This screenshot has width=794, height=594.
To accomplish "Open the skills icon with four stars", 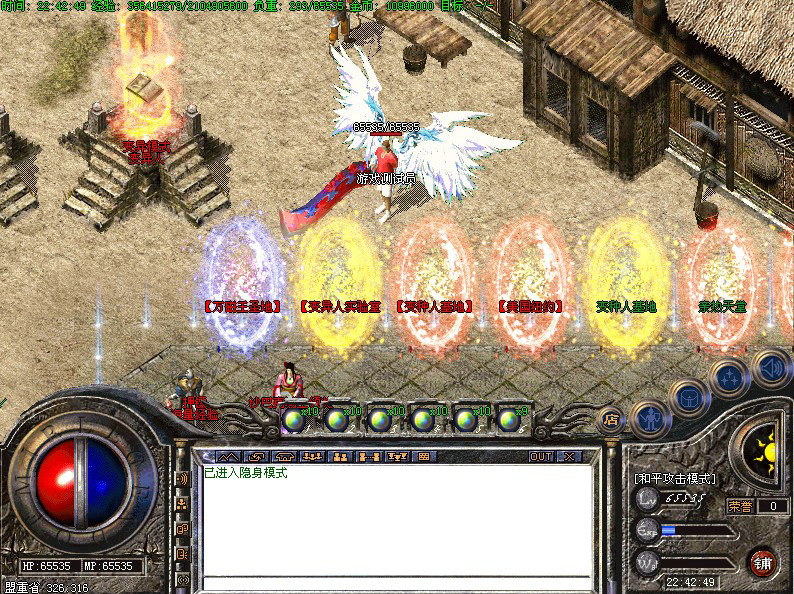I will 729,377.
